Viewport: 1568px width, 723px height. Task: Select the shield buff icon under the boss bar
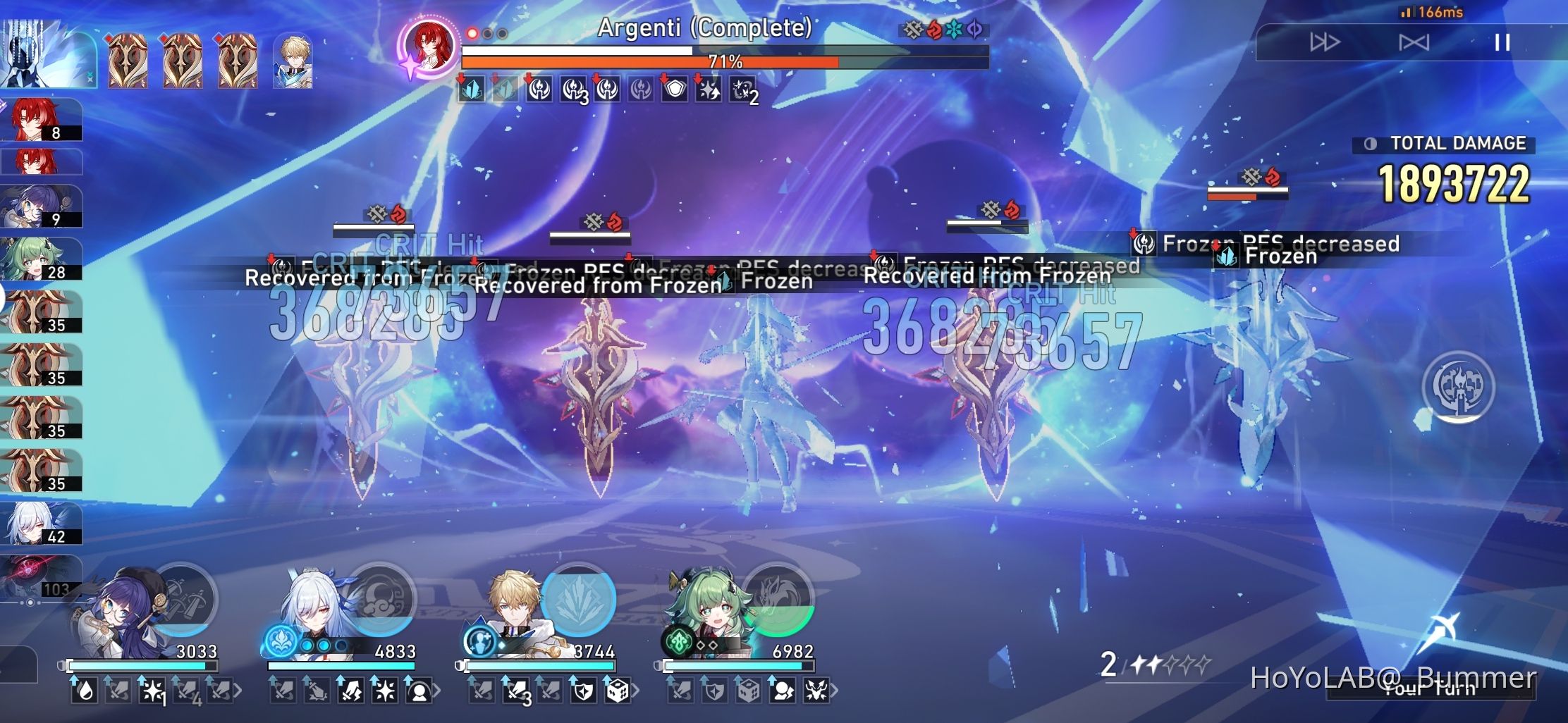point(675,90)
